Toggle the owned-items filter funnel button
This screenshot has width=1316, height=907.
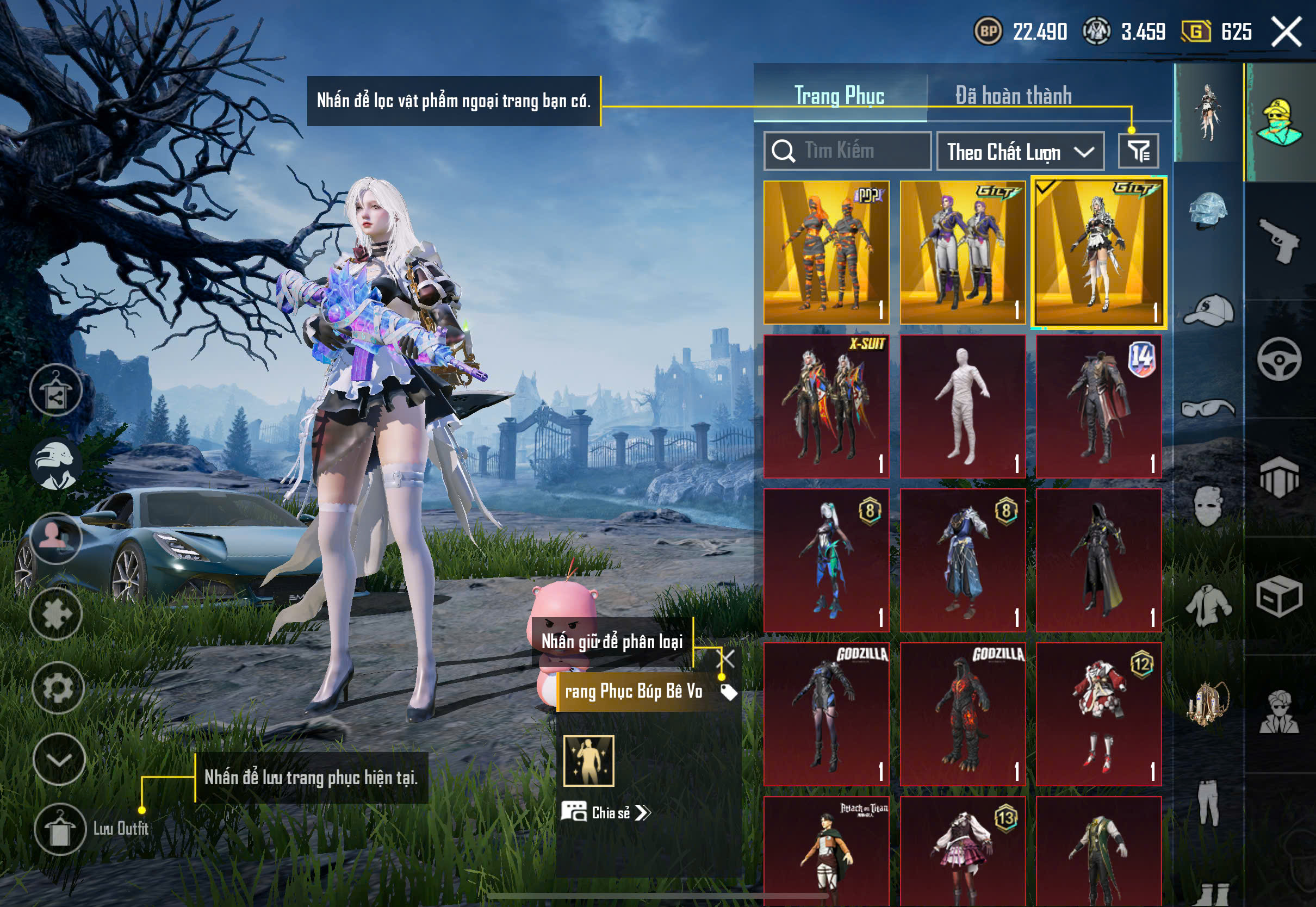click(x=1138, y=151)
